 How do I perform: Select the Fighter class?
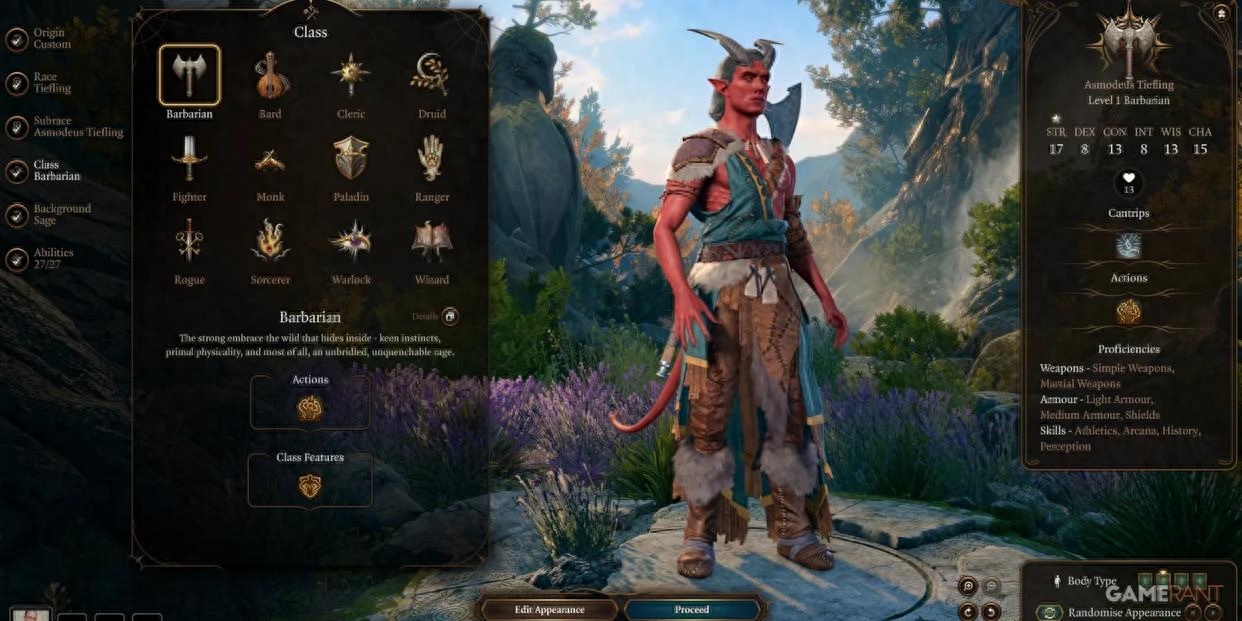[x=189, y=159]
